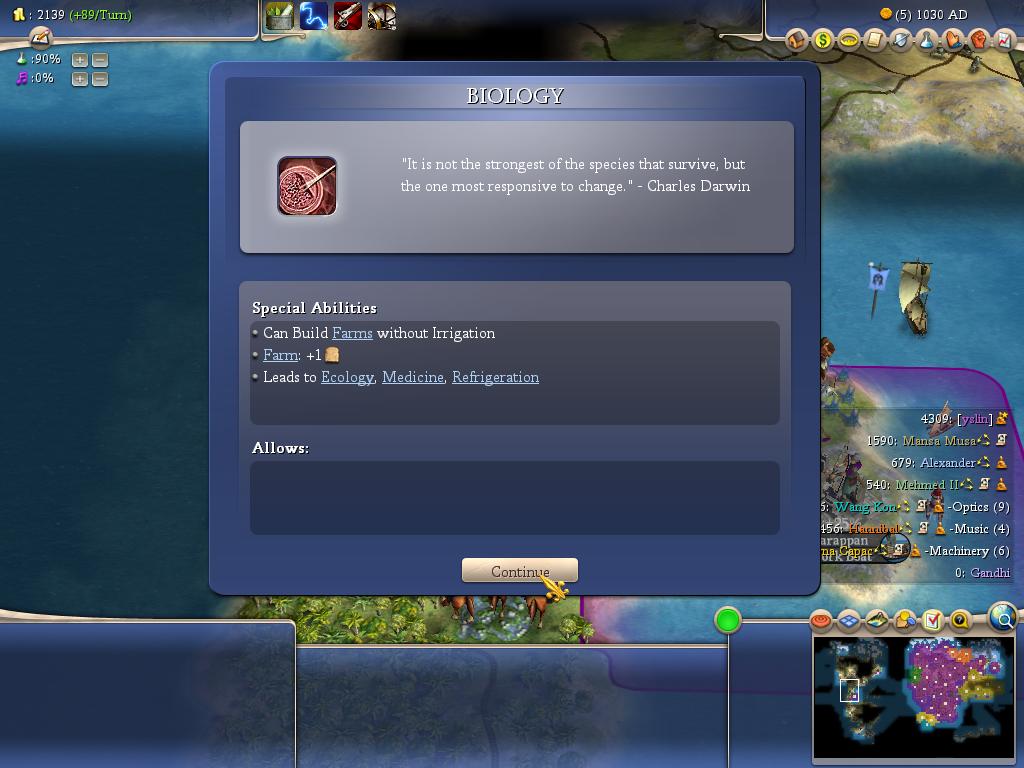Follow the Medicine tech link
Image resolution: width=1024 pixels, height=768 pixels.
[x=412, y=377]
